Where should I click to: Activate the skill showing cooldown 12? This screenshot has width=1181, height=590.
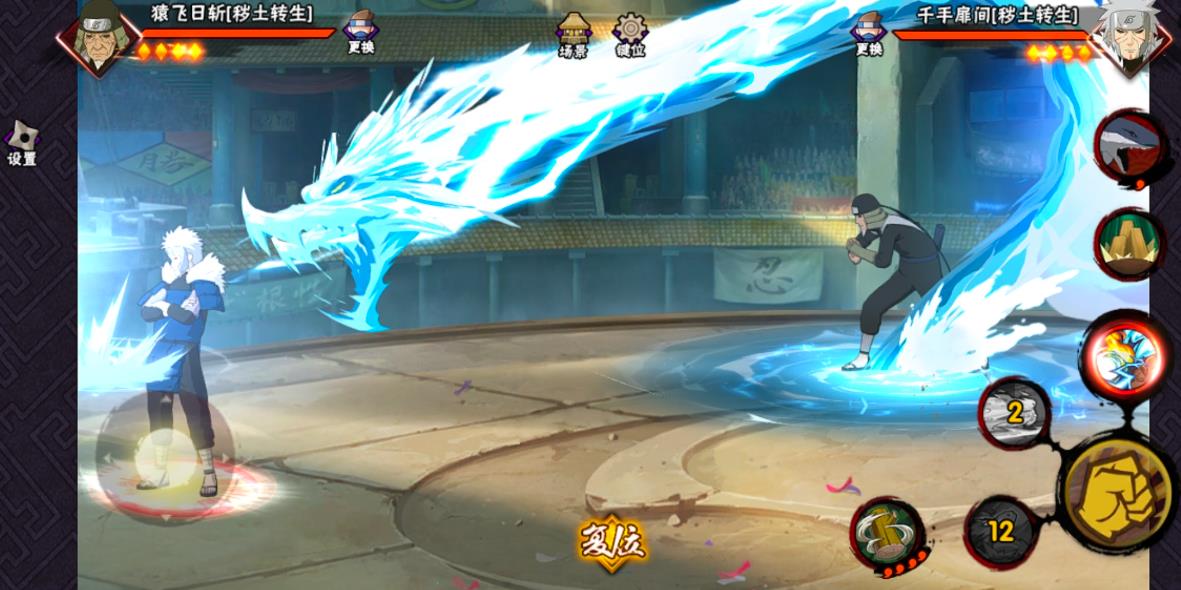tap(1001, 532)
